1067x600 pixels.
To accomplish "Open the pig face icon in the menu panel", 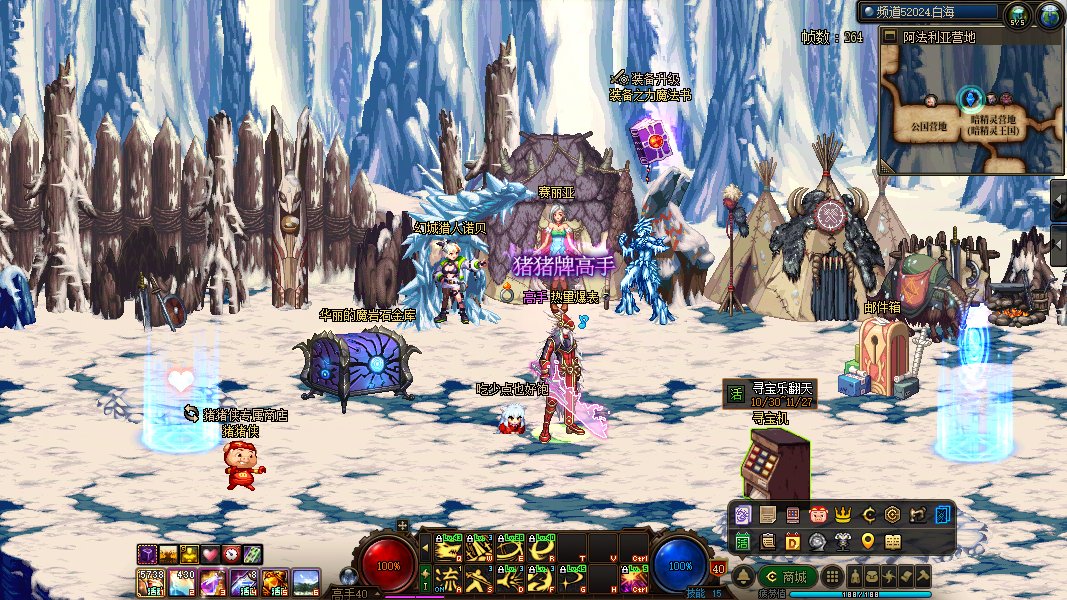I will (x=818, y=516).
